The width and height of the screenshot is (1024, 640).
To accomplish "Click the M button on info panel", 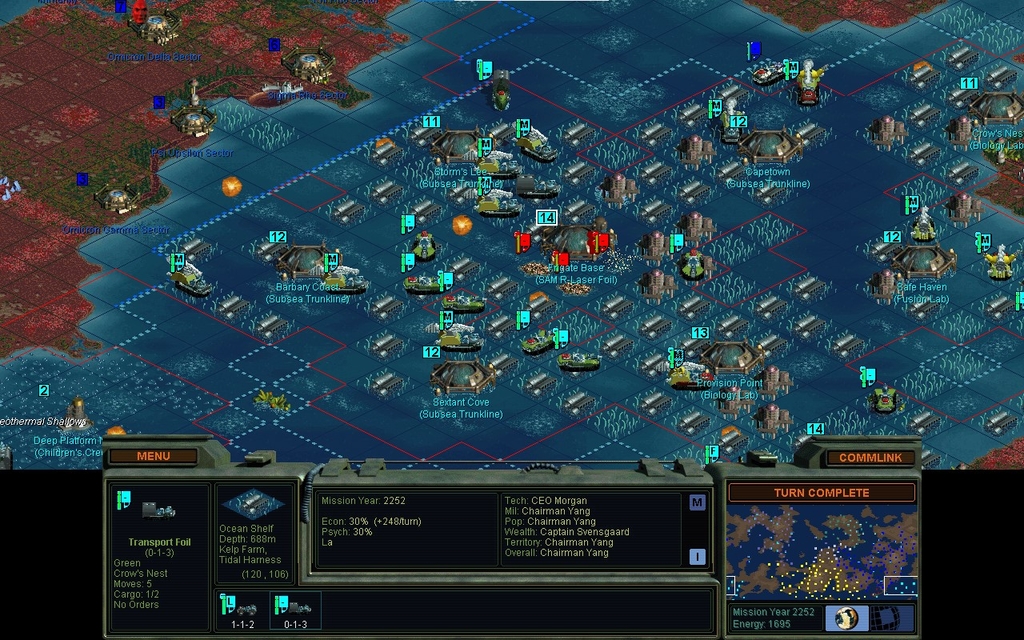I will point(697,502).
